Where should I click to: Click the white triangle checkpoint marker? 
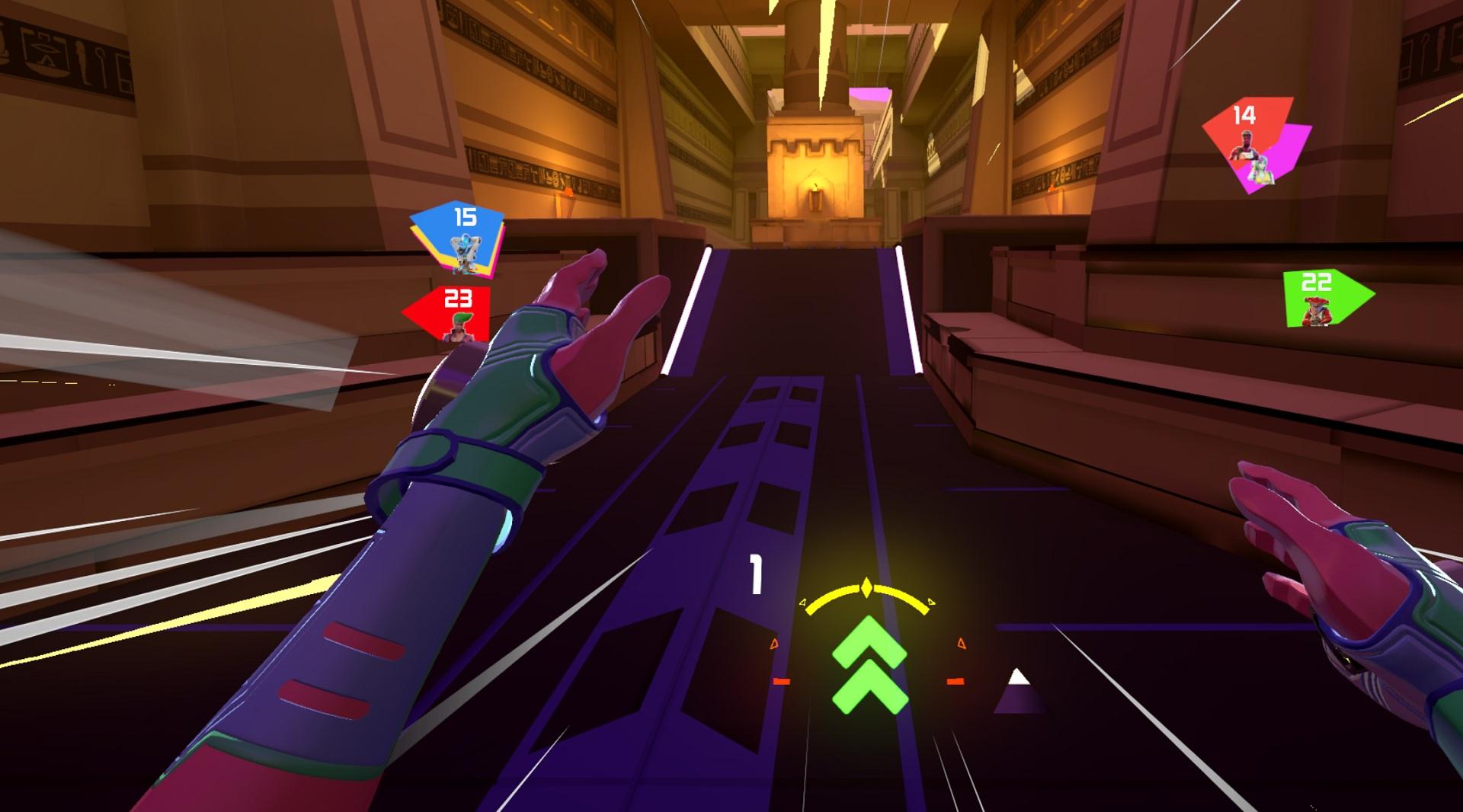tap(1016, 677)
